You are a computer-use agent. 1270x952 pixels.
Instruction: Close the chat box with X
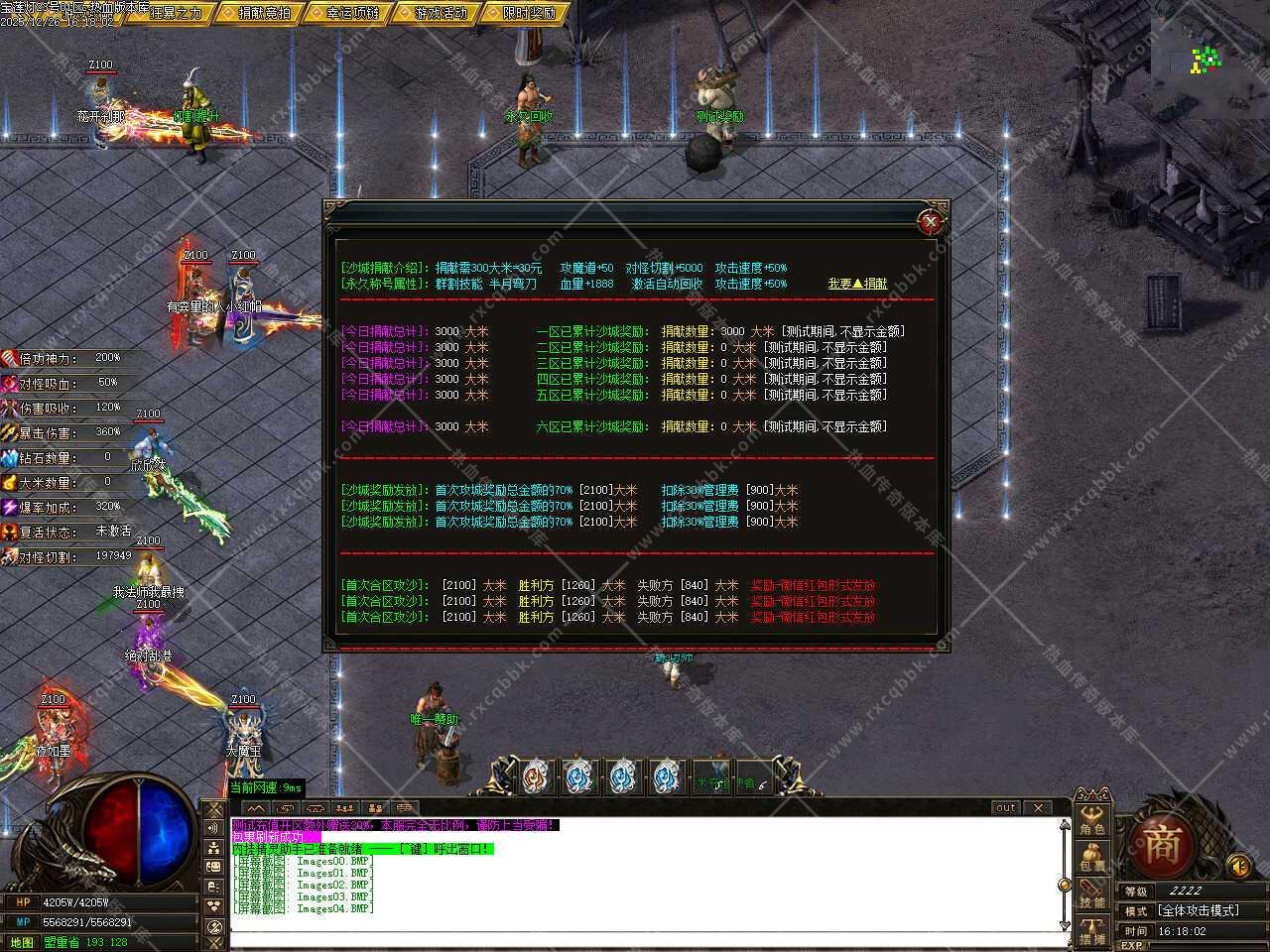[x=1037, y=807]
